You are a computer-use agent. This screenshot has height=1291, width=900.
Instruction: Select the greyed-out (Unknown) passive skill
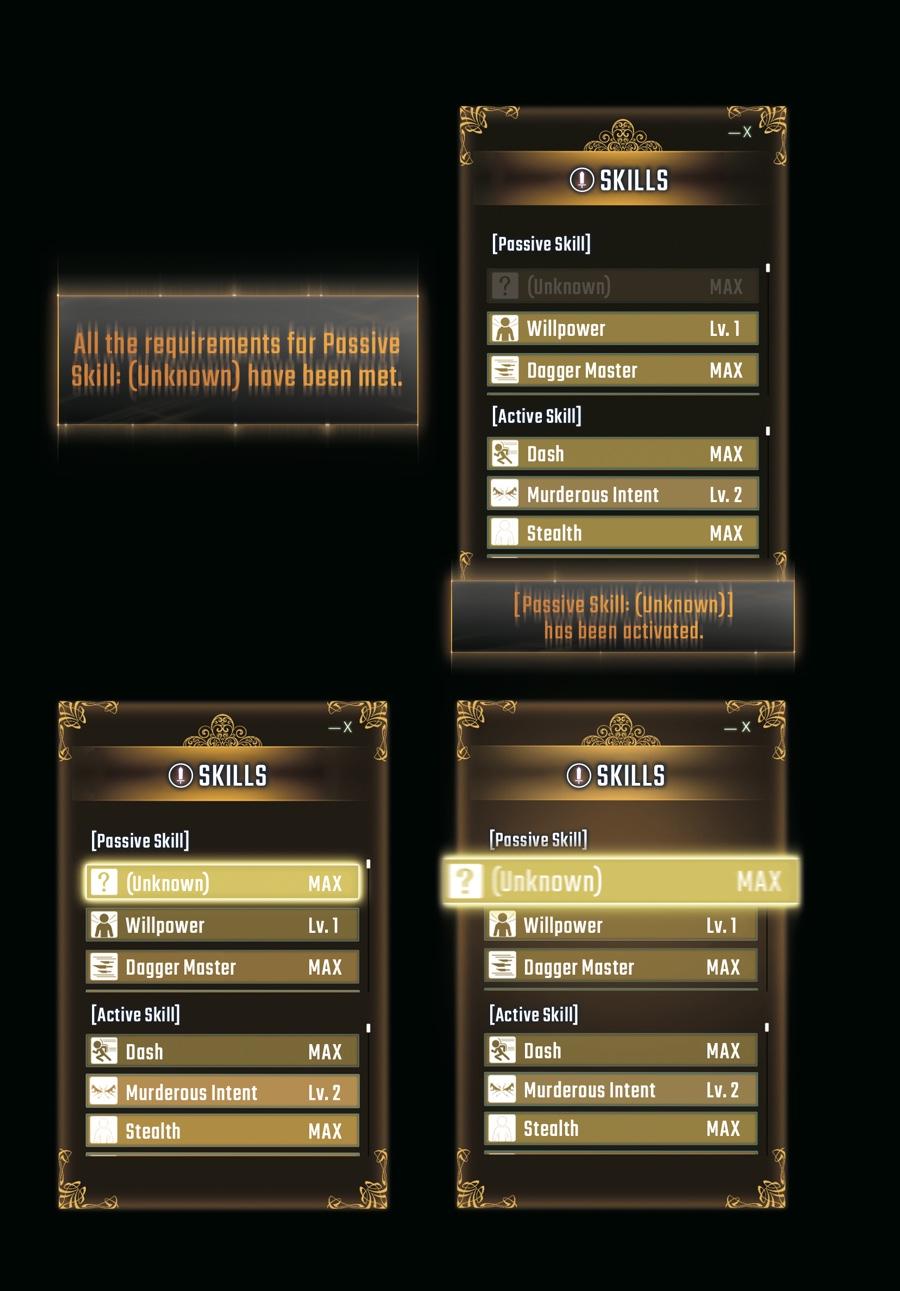(622, 287)
